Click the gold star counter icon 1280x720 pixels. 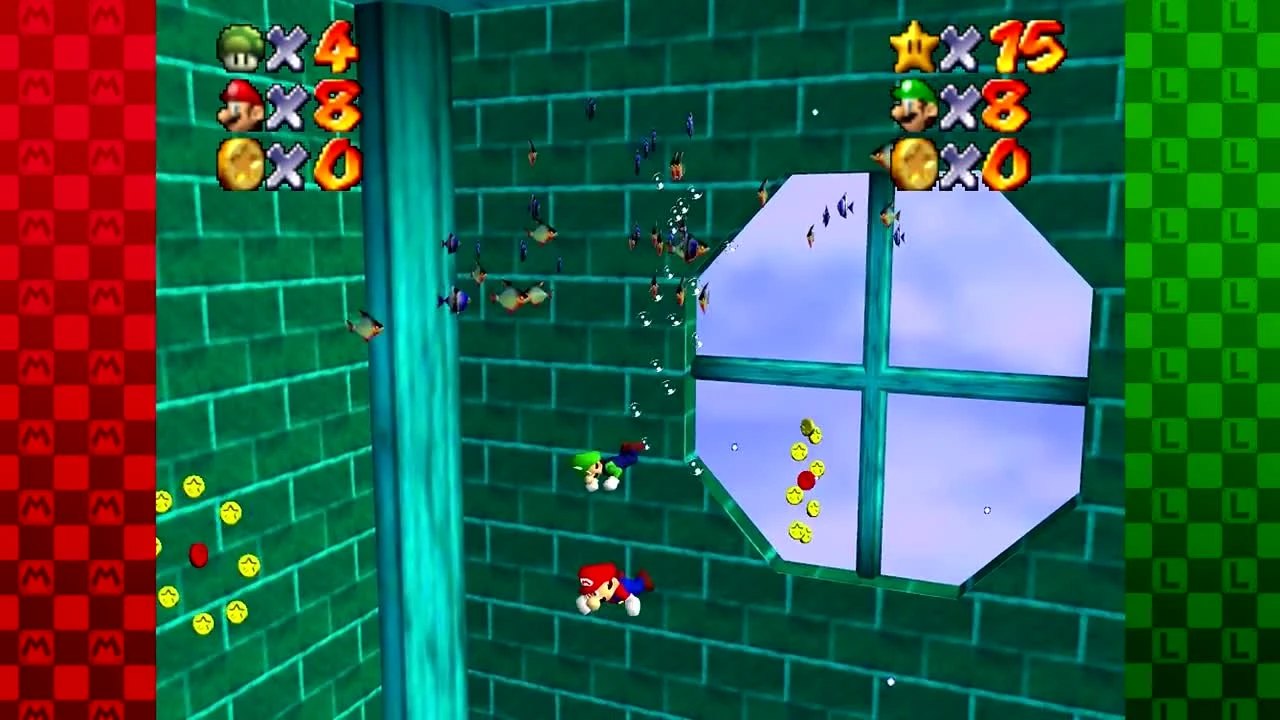(912, 45)
